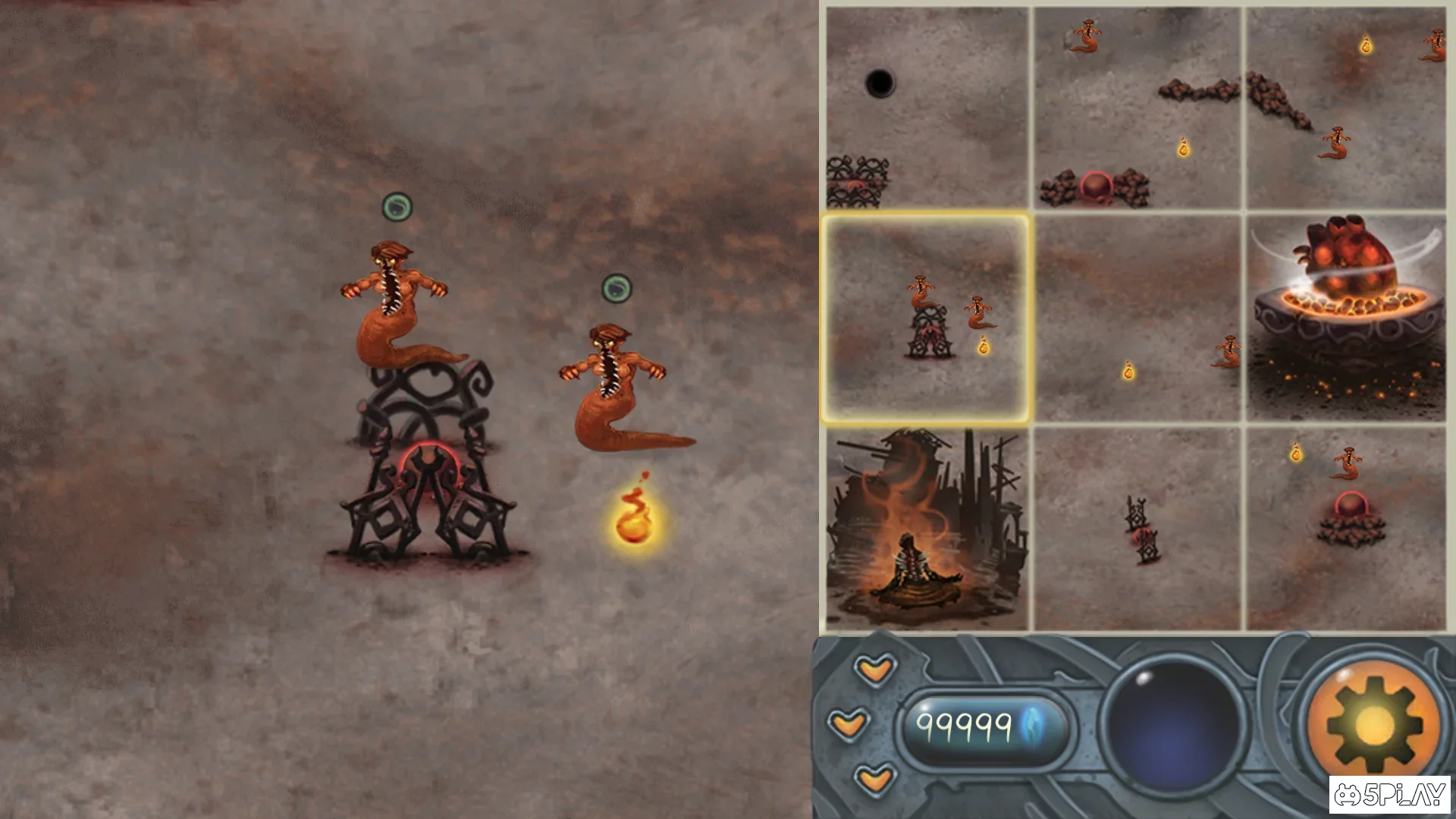Select the top-middle tile with red orb and rocks
Viewport: 1456px width, 819px height.
pos(1137,108)
